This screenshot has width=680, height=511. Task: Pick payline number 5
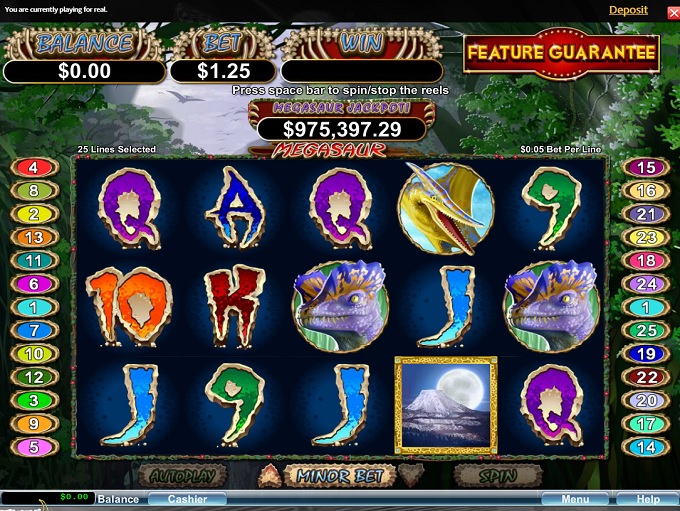click(x=34, y=447)
